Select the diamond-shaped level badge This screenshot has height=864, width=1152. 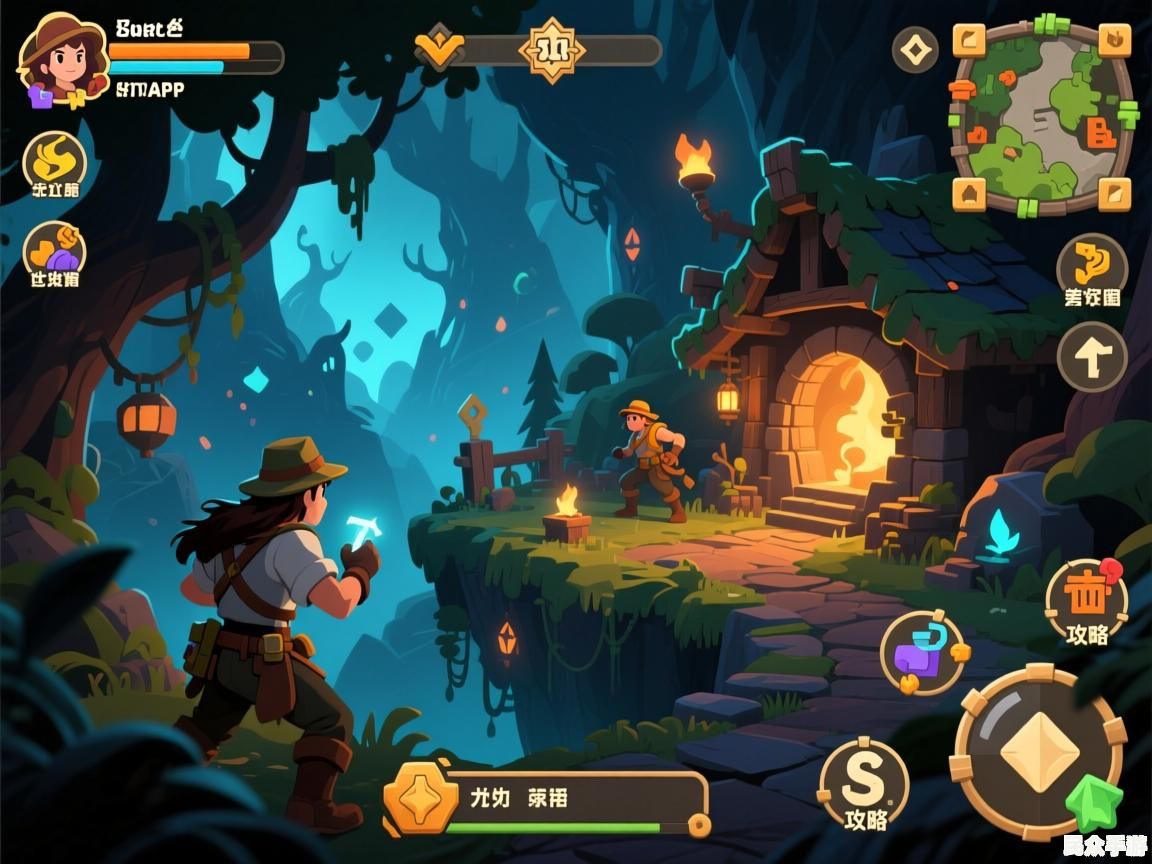tap(551, 48)
